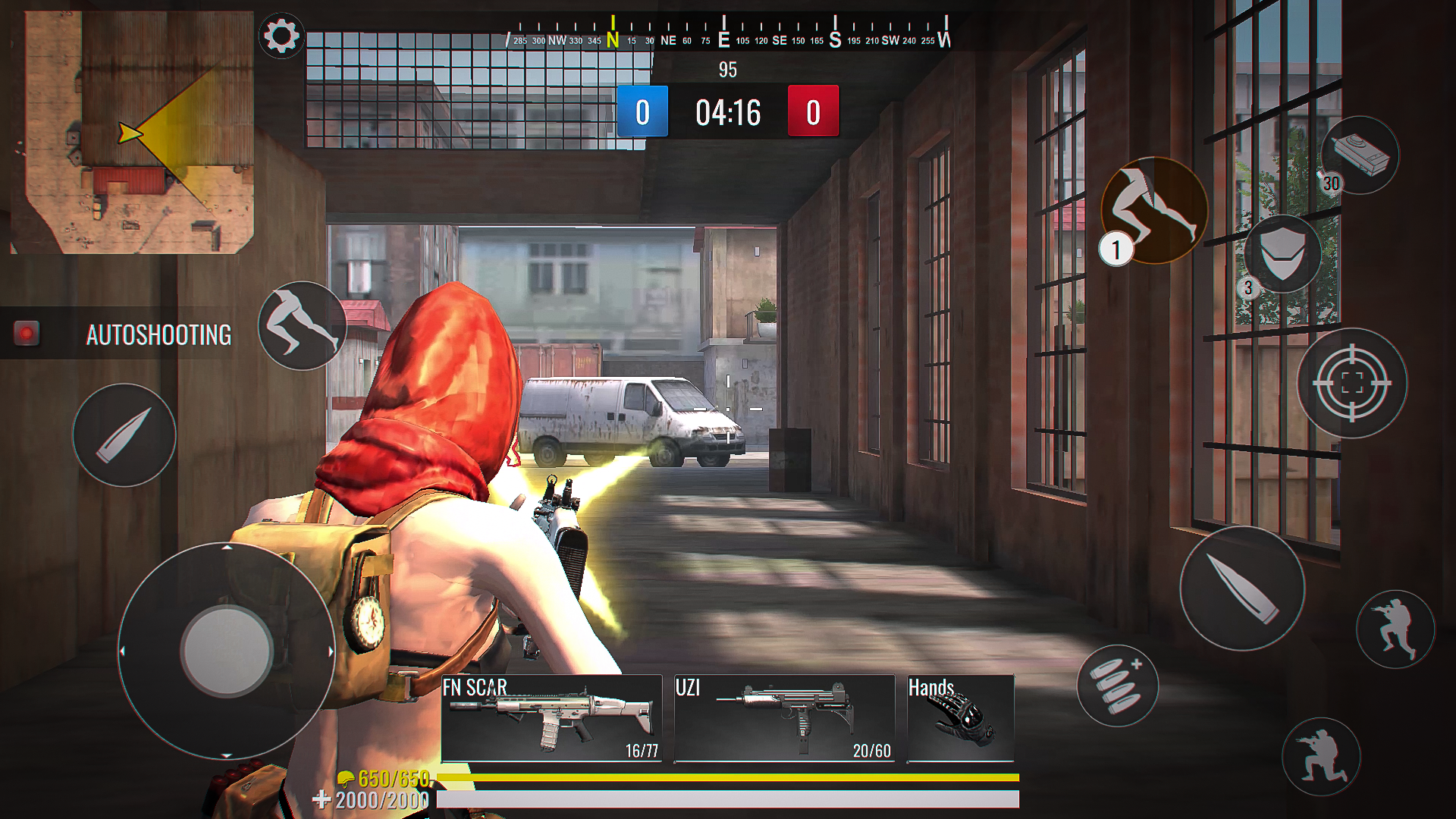Tap the jump button beside AUTOSHOOTING
The height and width of the screenshot is (819, 1456).
(x=302, y=326)
